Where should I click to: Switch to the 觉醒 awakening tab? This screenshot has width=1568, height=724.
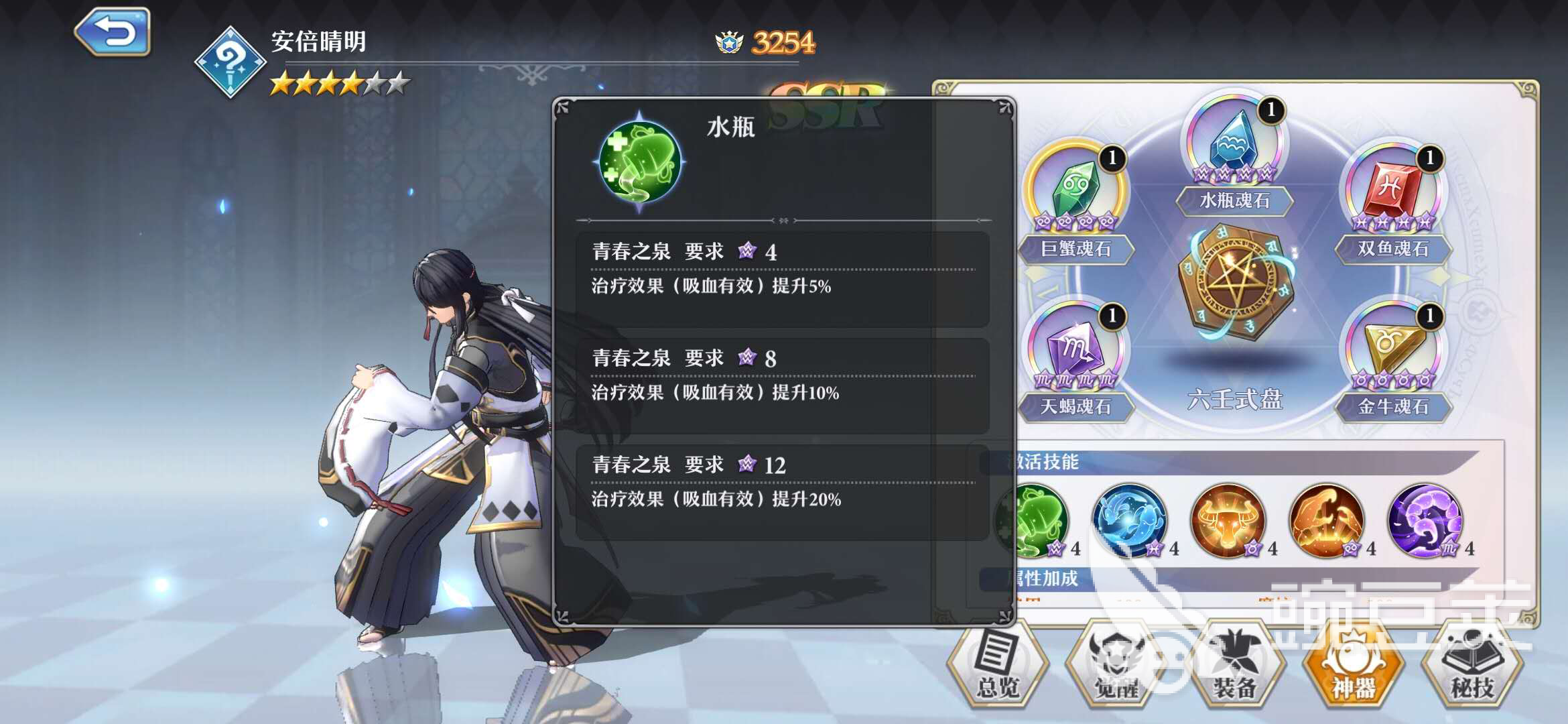1116,666
